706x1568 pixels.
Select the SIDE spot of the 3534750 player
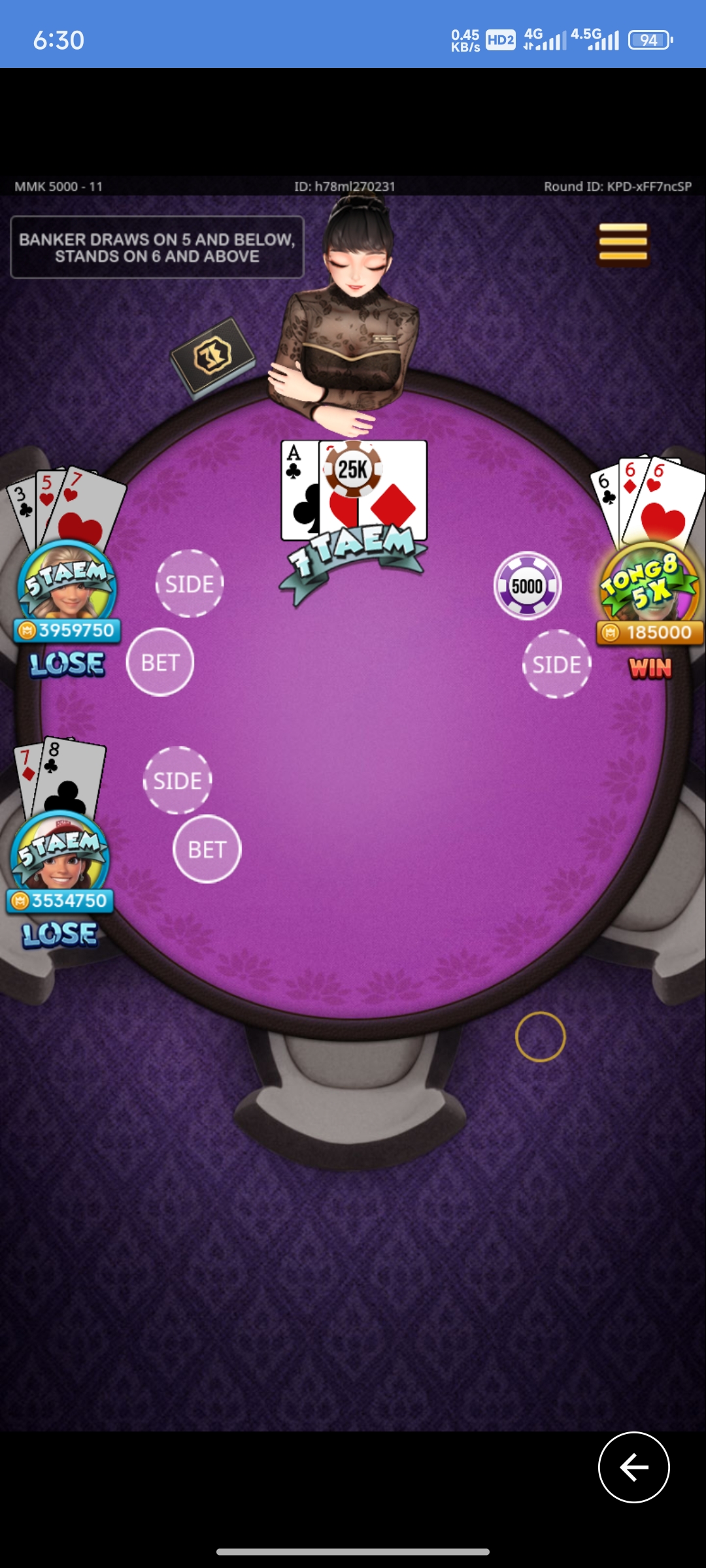pyautogui.click(x=177, y=780)
